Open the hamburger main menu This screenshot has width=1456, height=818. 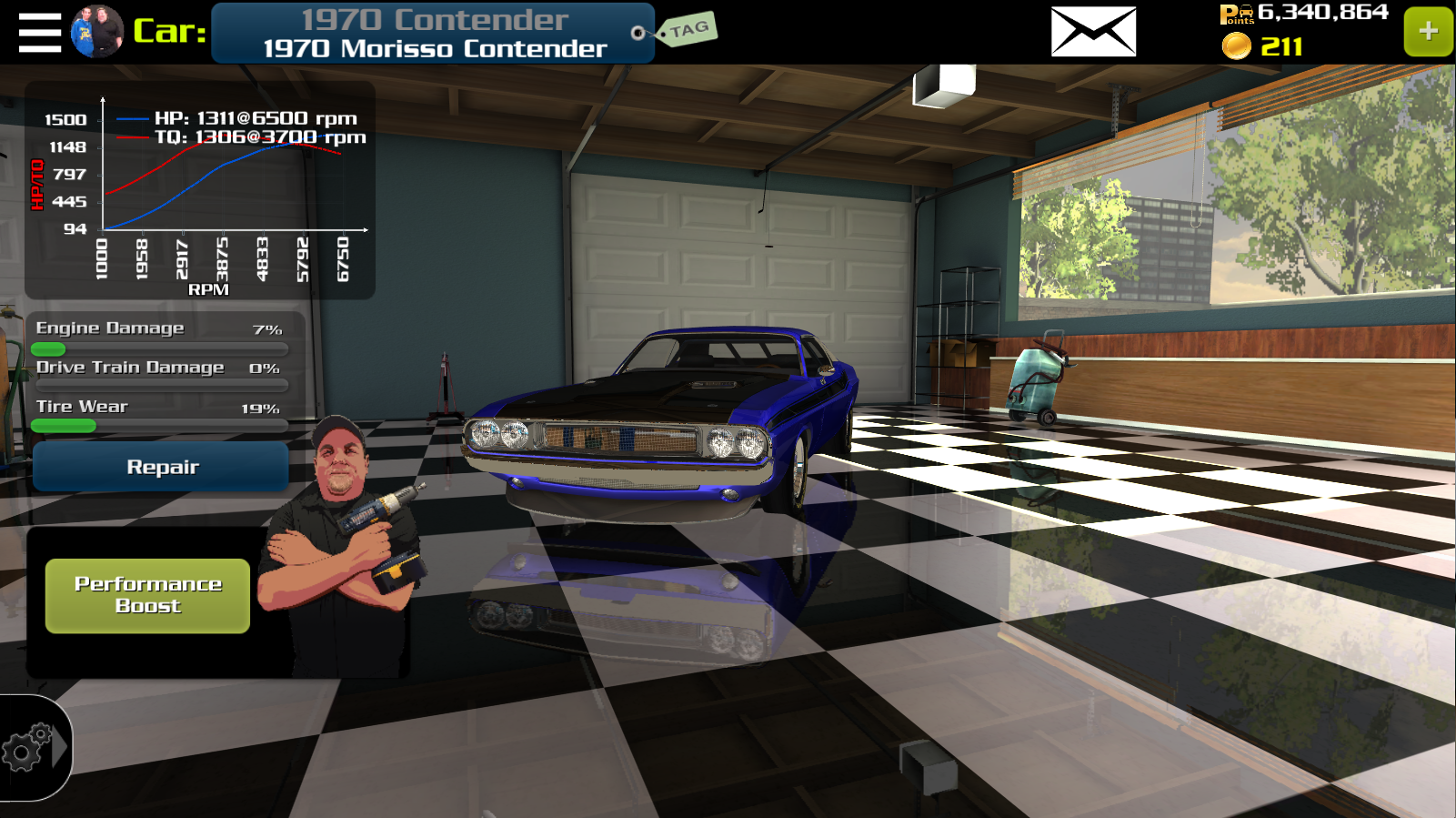[x=39, y=33]
